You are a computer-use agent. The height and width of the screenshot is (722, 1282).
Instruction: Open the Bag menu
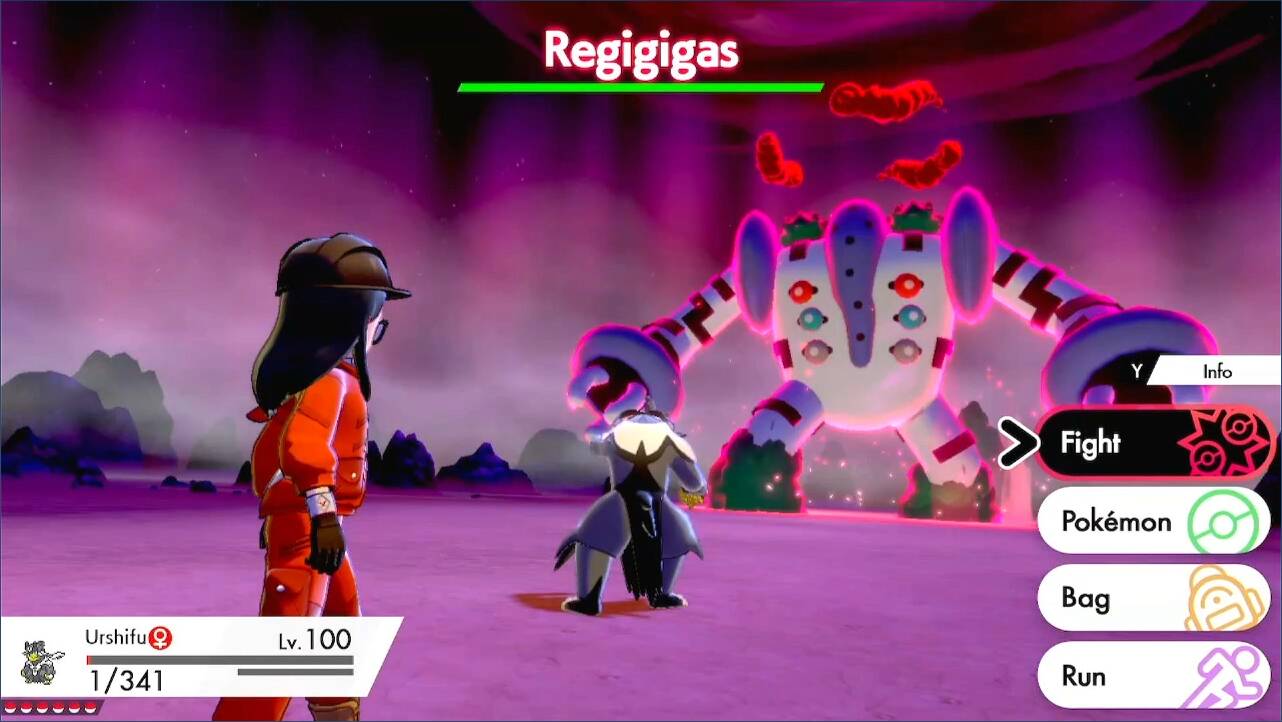(1153, 598)
